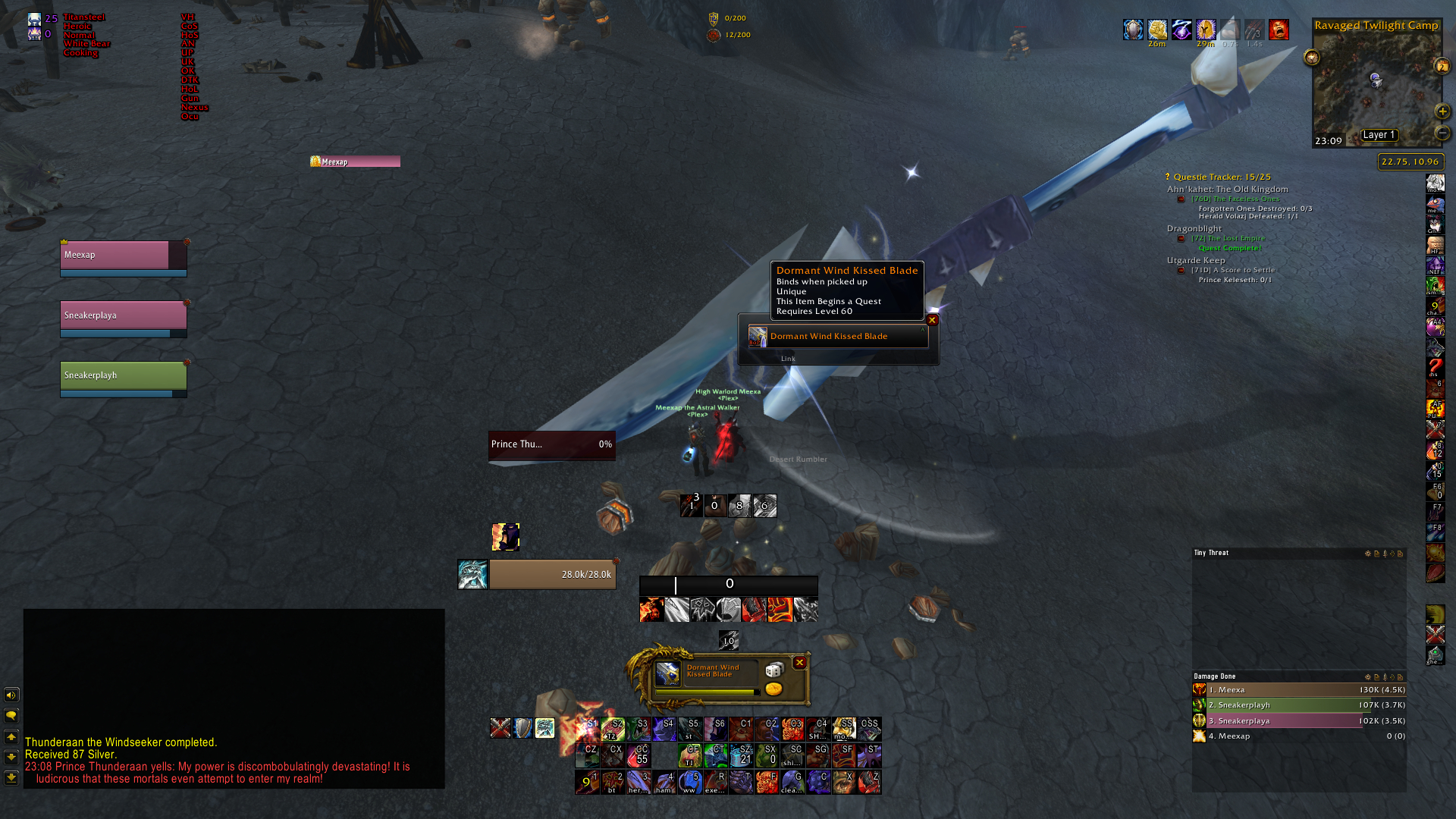Screen dimensions: 1456x819
Task: Activate the action slot bound to R
Action: pos(715,782)
